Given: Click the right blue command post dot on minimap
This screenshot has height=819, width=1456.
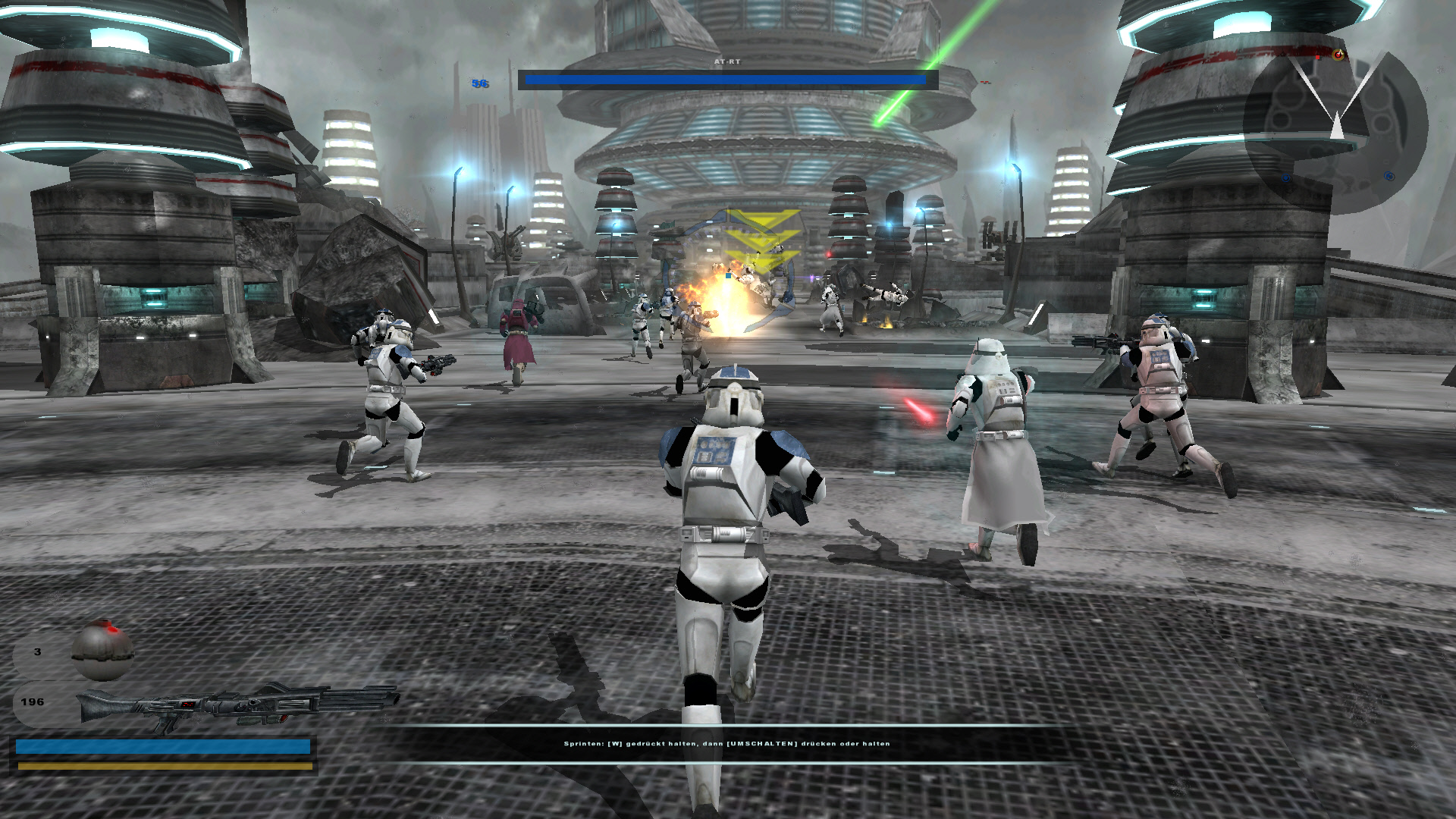Looking at the screenshot, I should click(x=1389, y=177).
